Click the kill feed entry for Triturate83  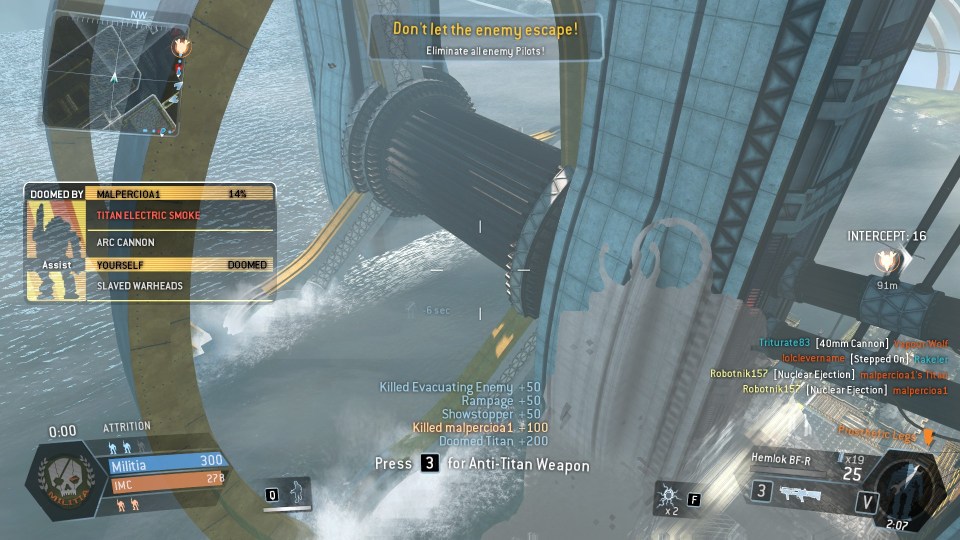(852, 343)
